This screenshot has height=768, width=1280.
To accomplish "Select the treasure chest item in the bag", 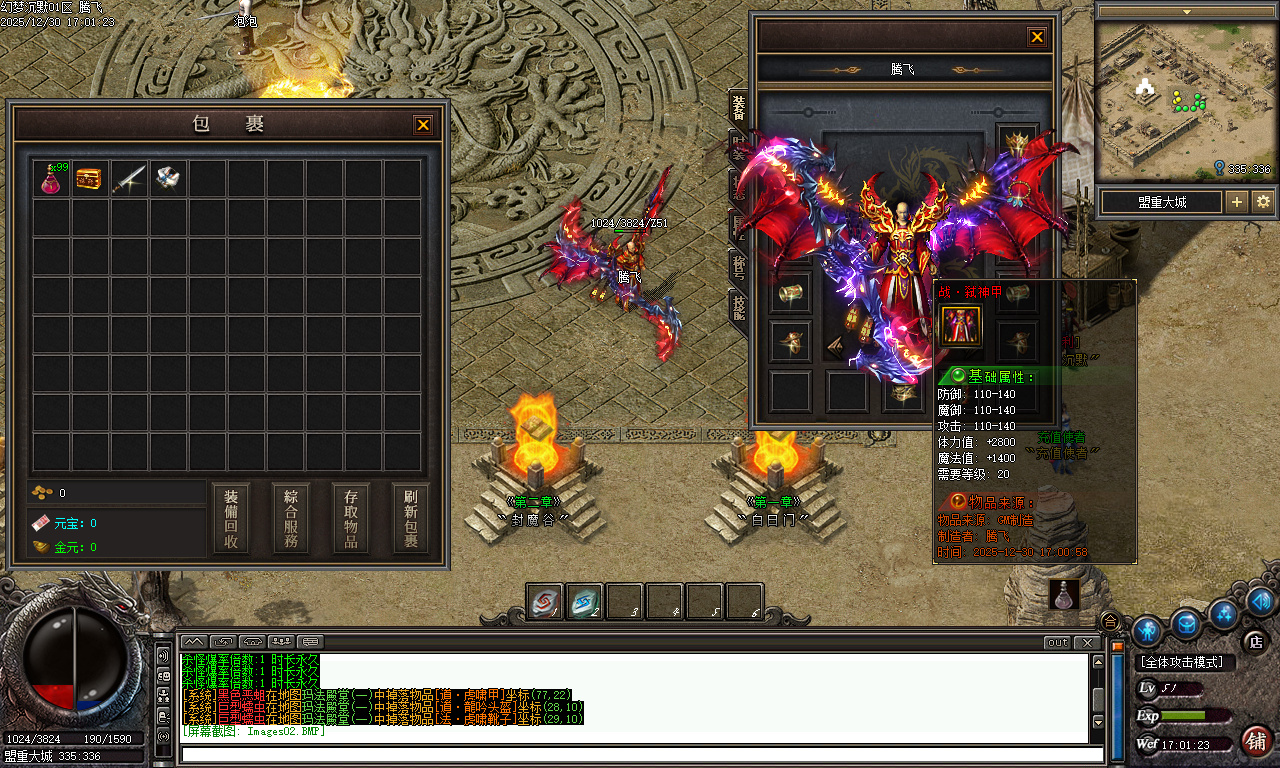I will coord(90,179).
